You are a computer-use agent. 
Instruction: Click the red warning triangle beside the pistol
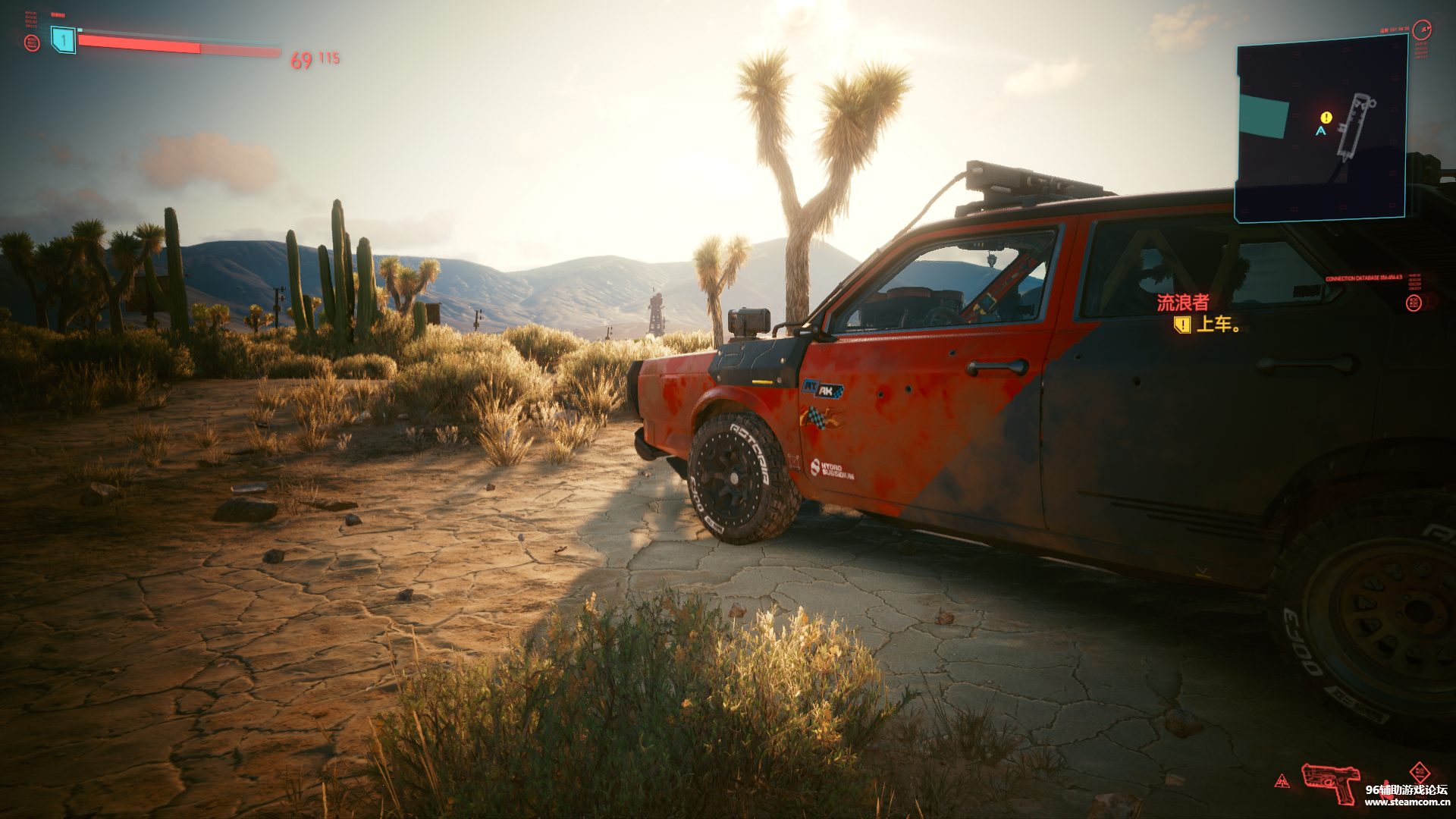(1282, 781)
